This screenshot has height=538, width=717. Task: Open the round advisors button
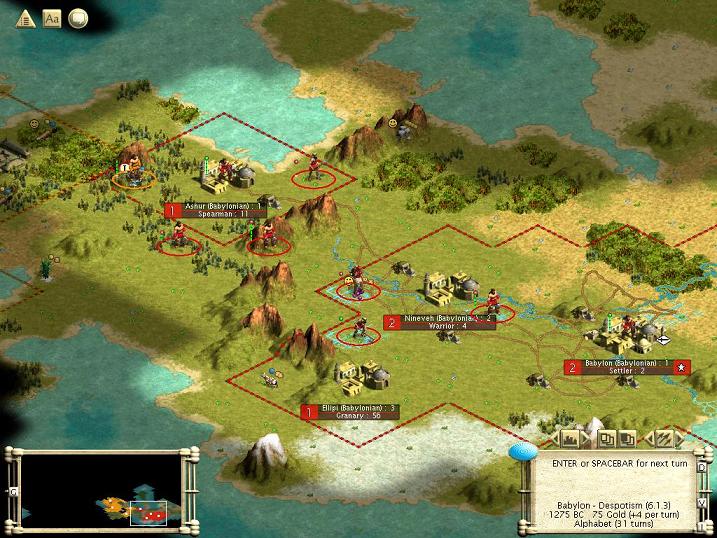(x=78, y=18)
